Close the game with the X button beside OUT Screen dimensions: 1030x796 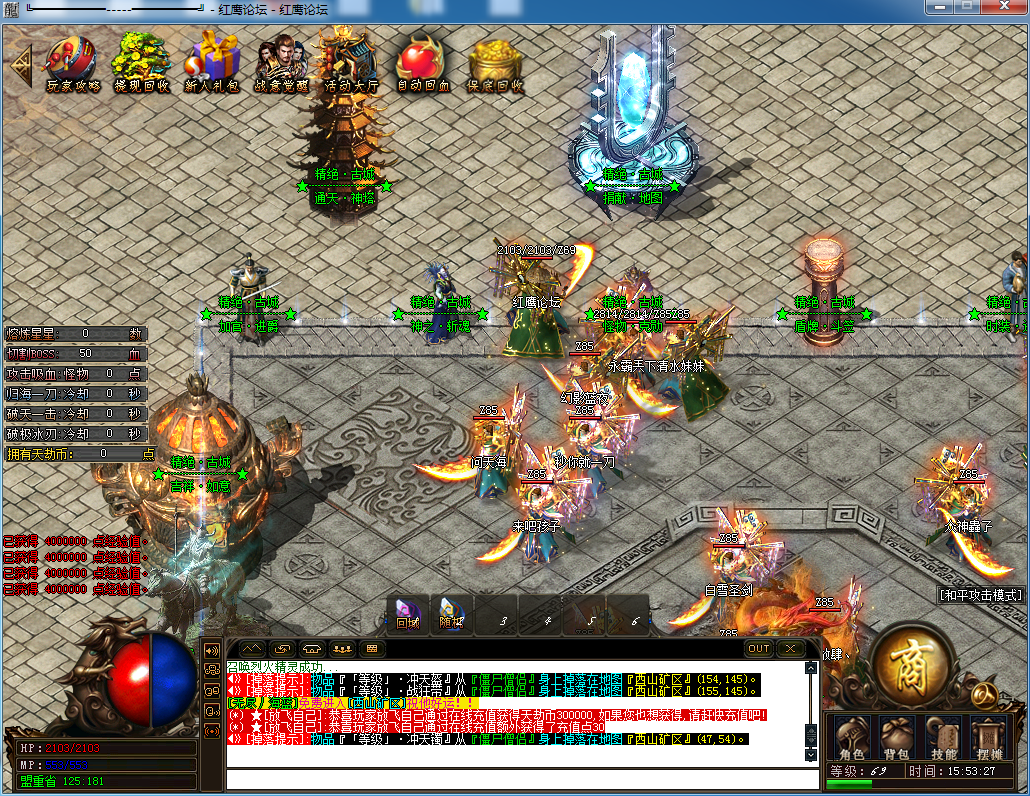tap(791, 648)
